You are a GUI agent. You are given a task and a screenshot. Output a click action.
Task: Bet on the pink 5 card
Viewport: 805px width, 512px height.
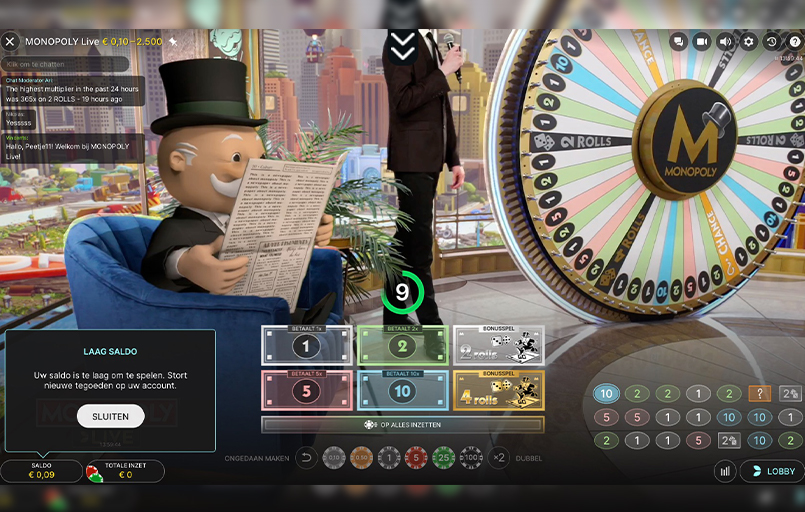click(306, 391)
